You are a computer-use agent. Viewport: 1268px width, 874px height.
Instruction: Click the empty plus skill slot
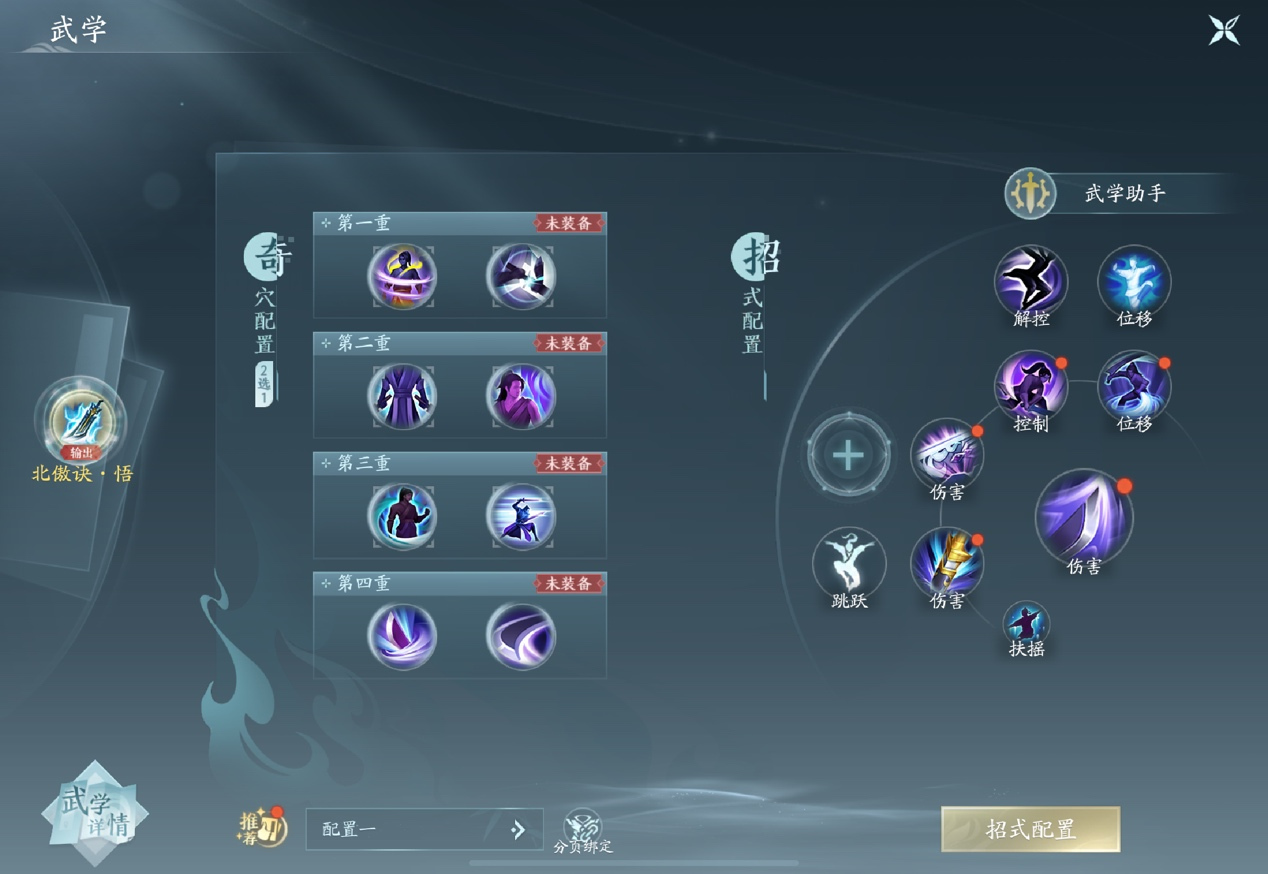848,456
